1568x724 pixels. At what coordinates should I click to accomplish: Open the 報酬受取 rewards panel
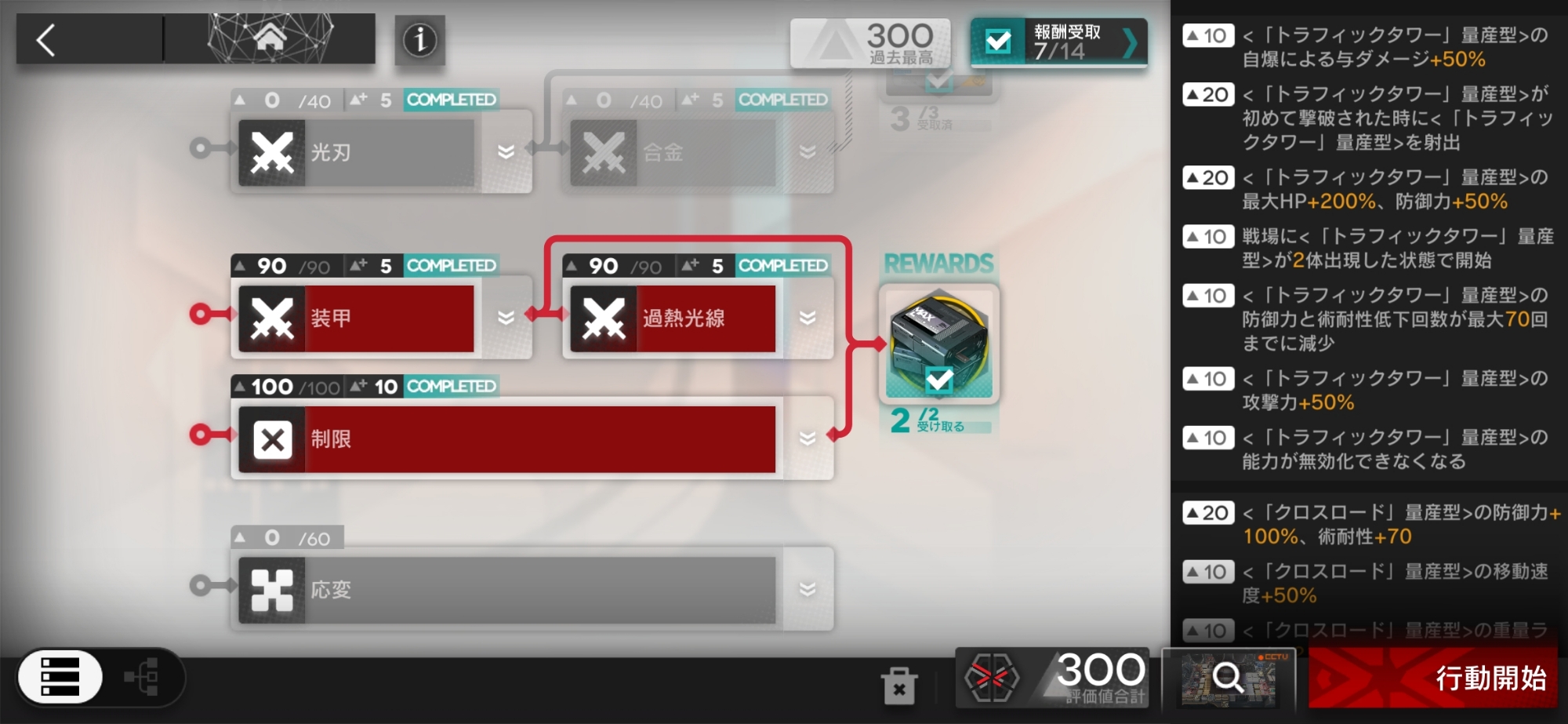pyautogui.click(x=1058, y=42)
